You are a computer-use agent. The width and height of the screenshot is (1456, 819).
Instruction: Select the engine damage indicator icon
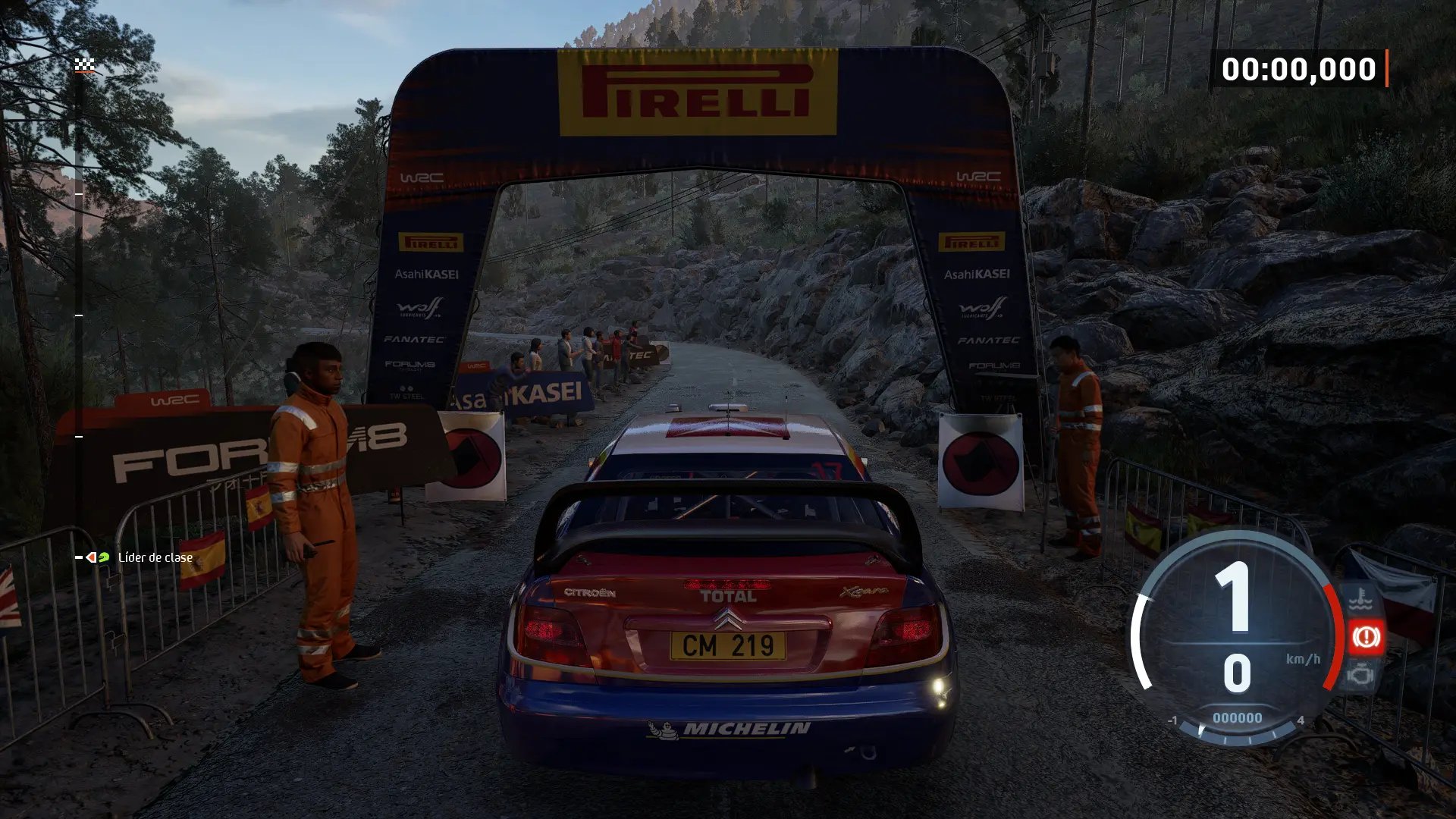point(1361,673)
